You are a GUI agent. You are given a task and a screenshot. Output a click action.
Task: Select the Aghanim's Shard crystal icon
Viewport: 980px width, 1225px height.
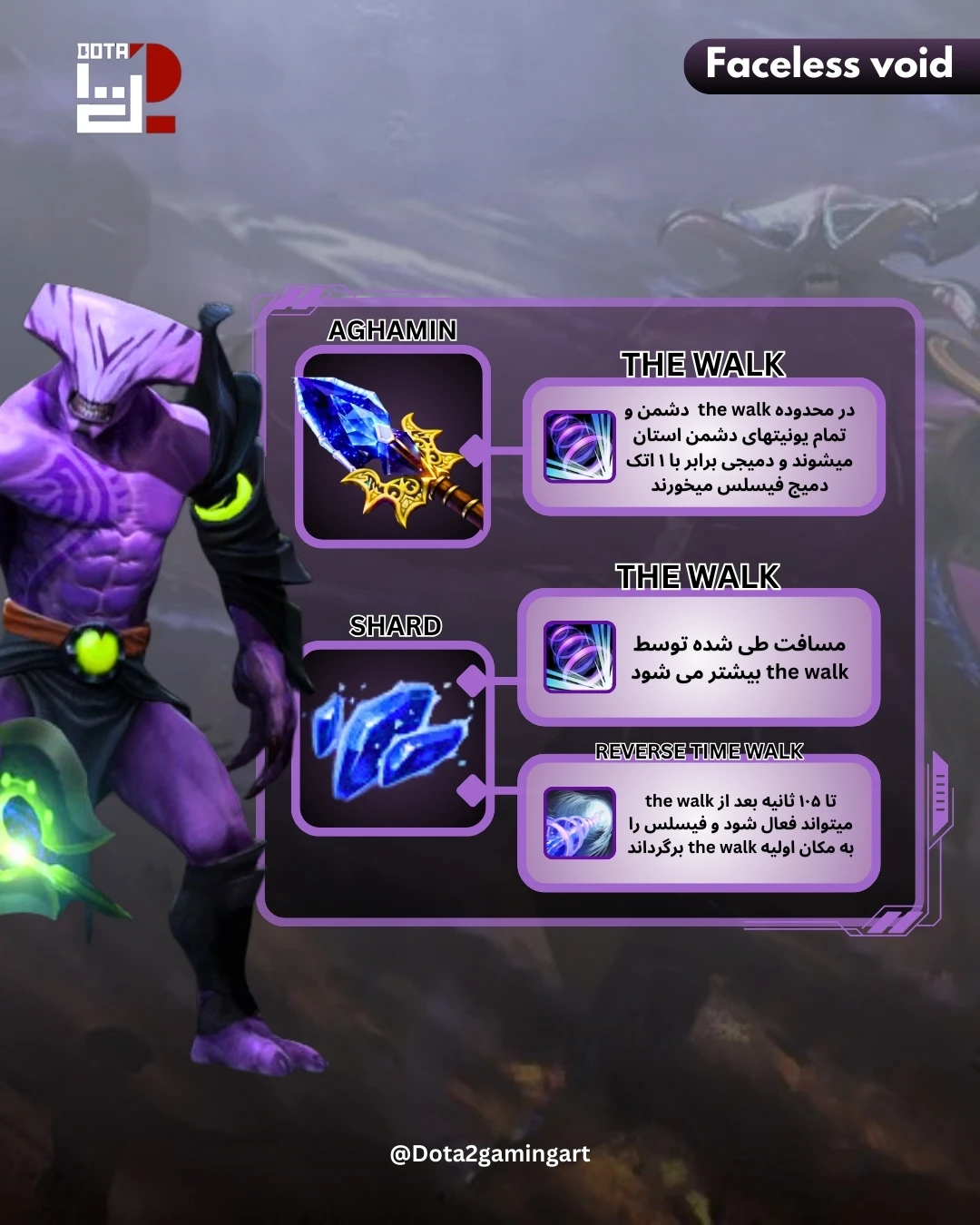(391, 737)
